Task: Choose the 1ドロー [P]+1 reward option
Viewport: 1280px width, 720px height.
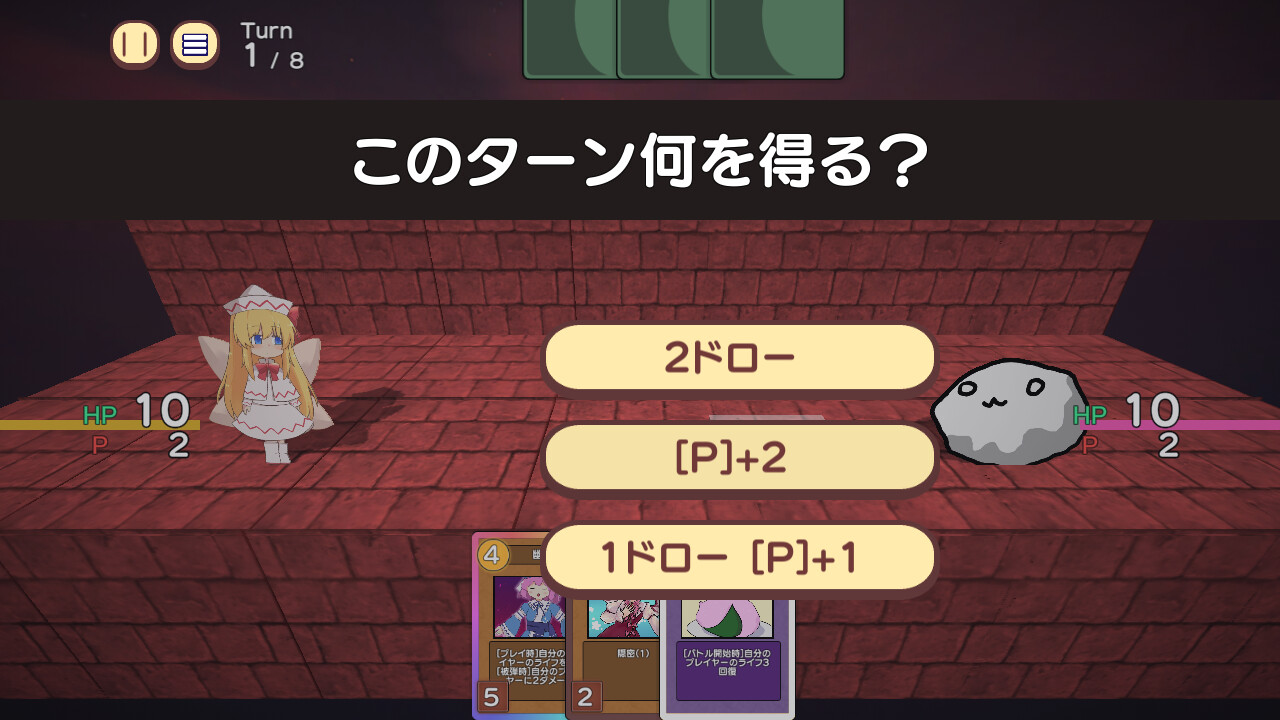Action: point(738,558)
